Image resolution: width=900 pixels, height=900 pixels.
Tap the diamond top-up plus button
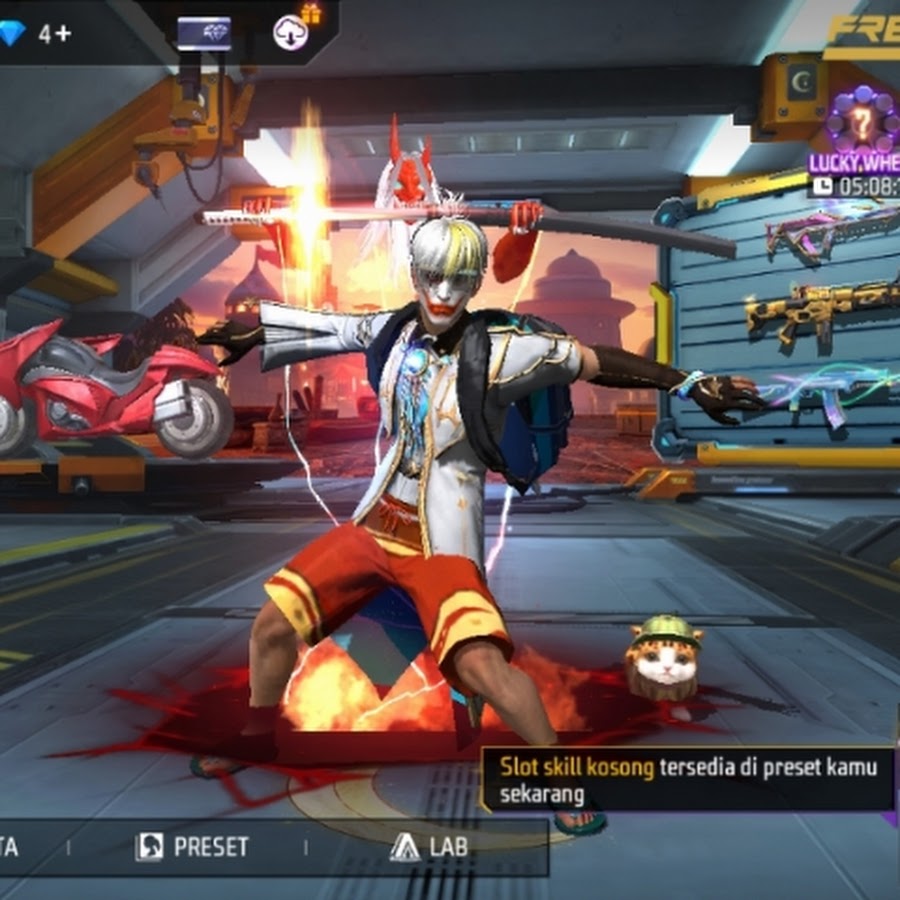(55, 33)
